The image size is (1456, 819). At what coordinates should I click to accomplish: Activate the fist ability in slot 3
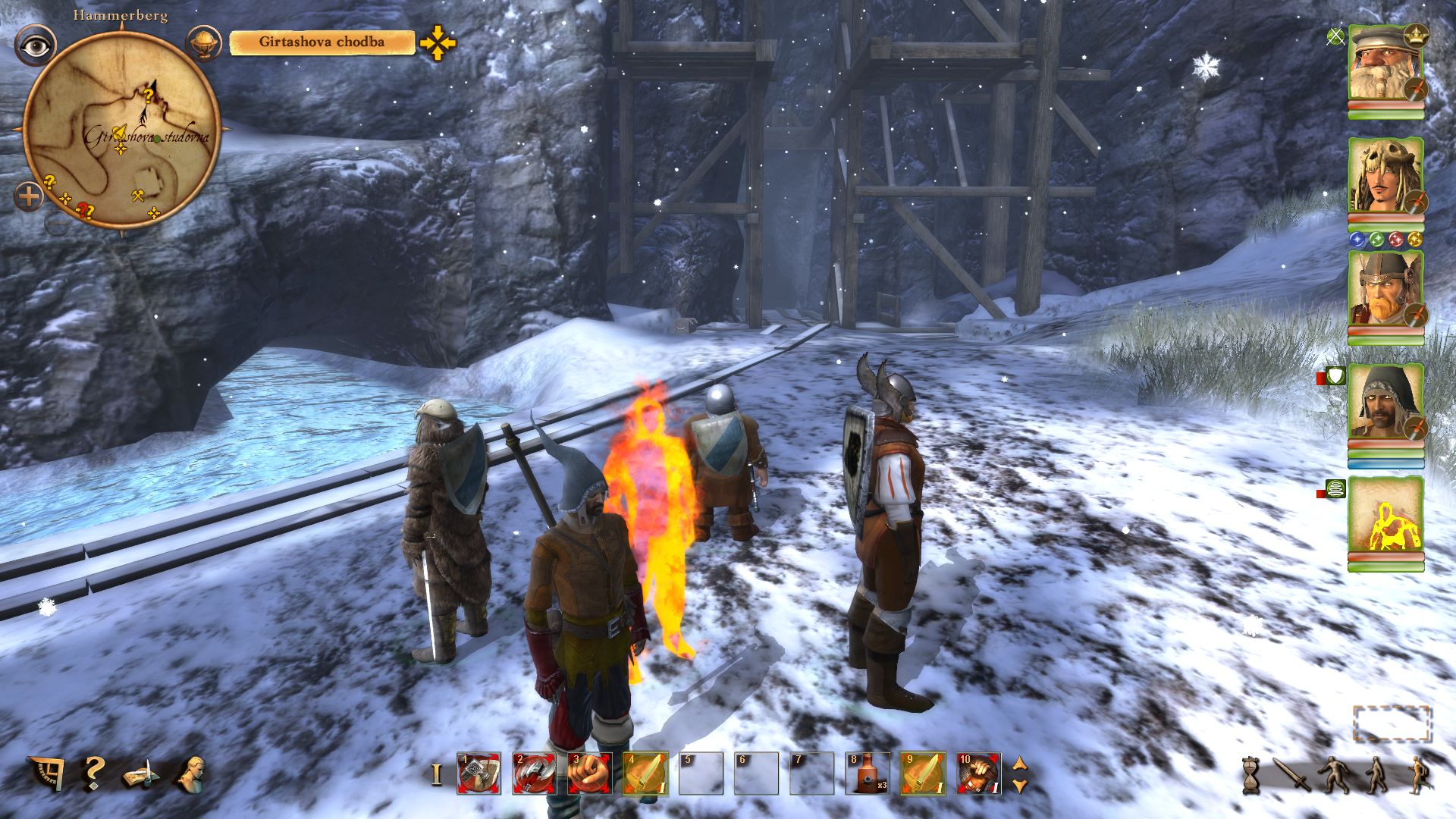click(589, 773)
